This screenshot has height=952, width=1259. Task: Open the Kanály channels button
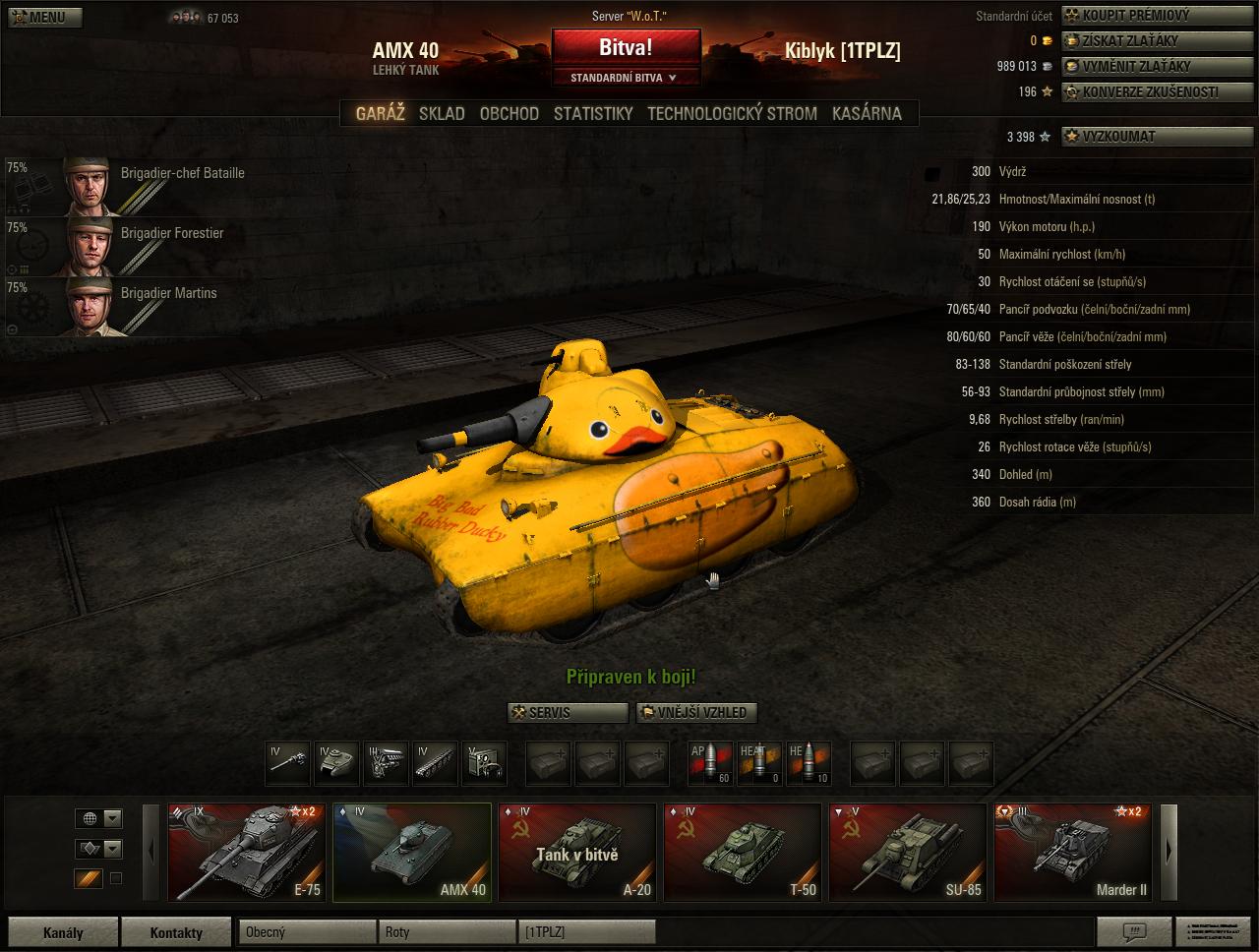[x=63, y=932]
